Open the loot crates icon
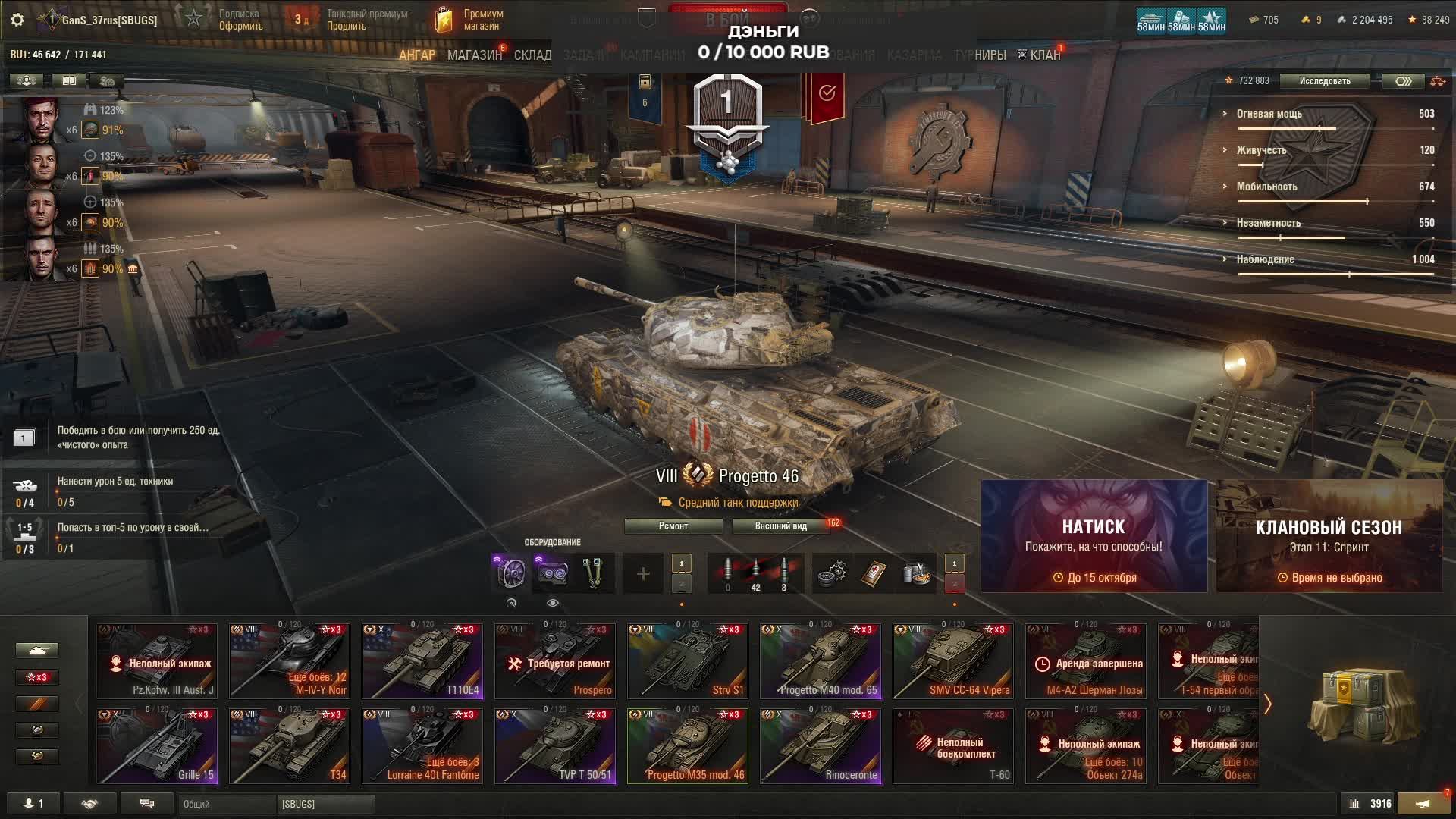This screenshot has height=819, width=1456. 1363,705
